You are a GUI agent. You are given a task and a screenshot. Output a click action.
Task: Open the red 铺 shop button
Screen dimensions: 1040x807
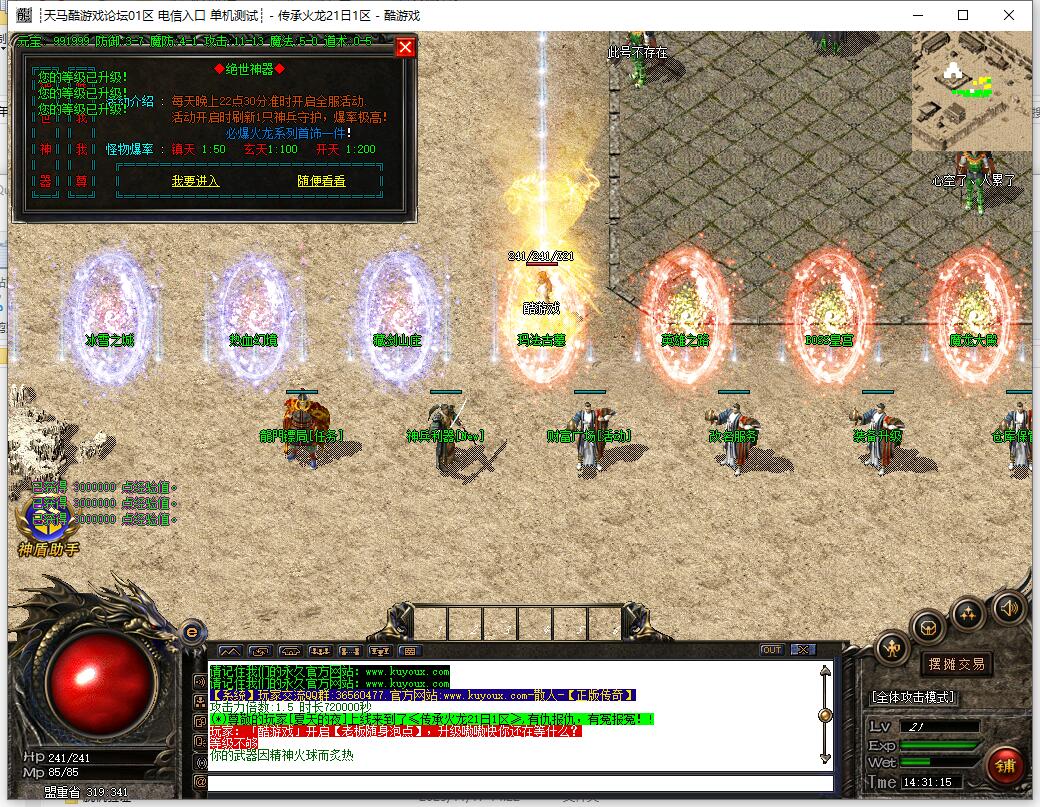[1004, 766]
